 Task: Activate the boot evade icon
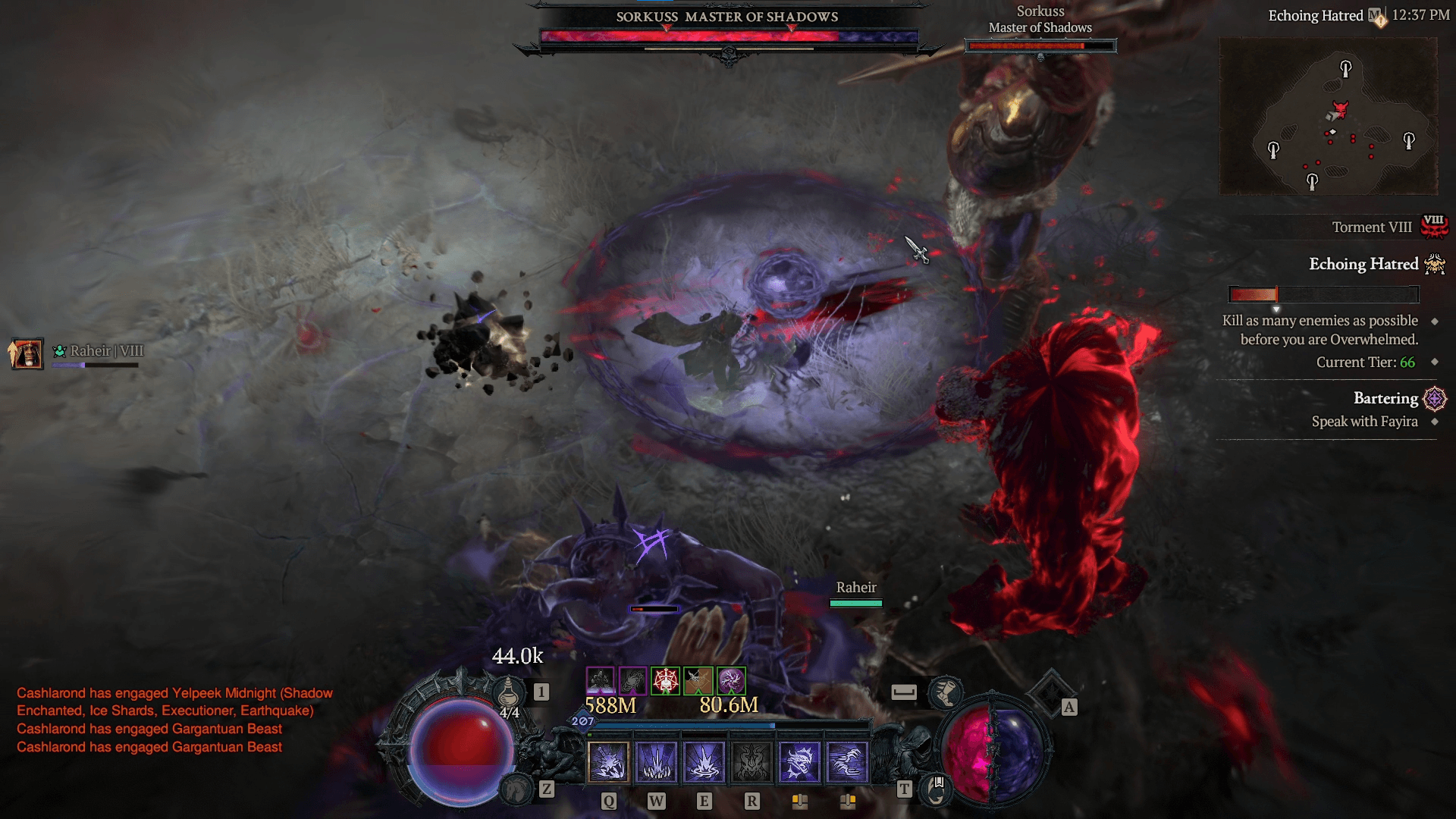946,692
